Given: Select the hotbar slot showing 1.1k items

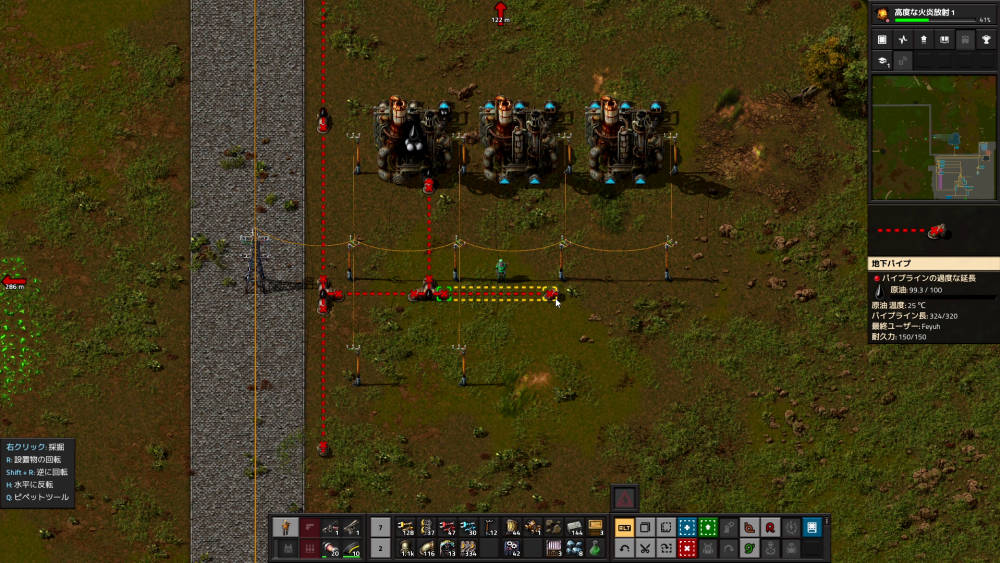Looking at the screenshot, I should (x=406, y=548).
